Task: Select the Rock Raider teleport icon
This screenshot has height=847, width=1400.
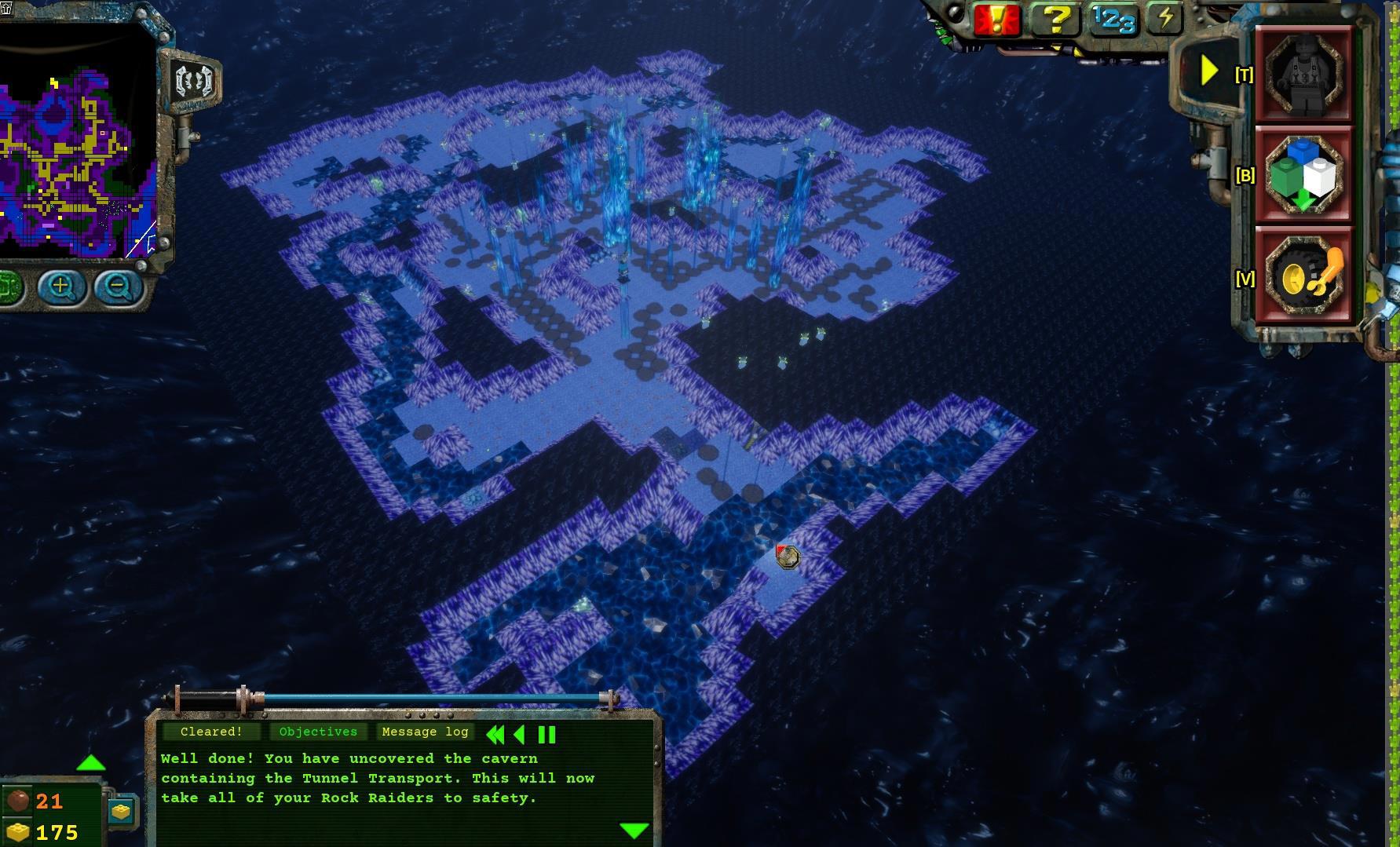Action: click(1304, 75)
